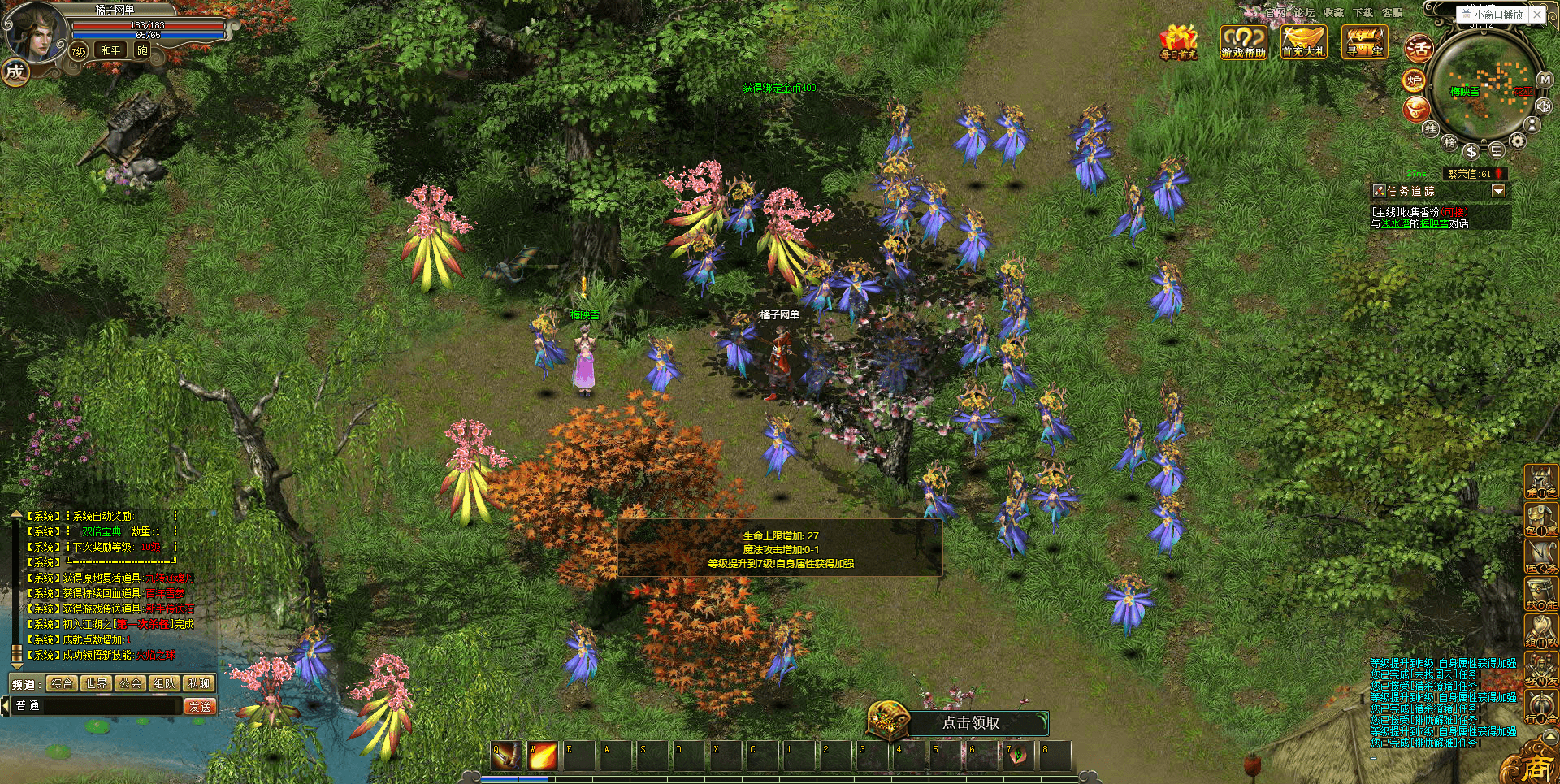Image resolution: width=1560 pixels, height=784 pixels.
Task: Open the 角色 character panel
Action: coord(1540,482)
